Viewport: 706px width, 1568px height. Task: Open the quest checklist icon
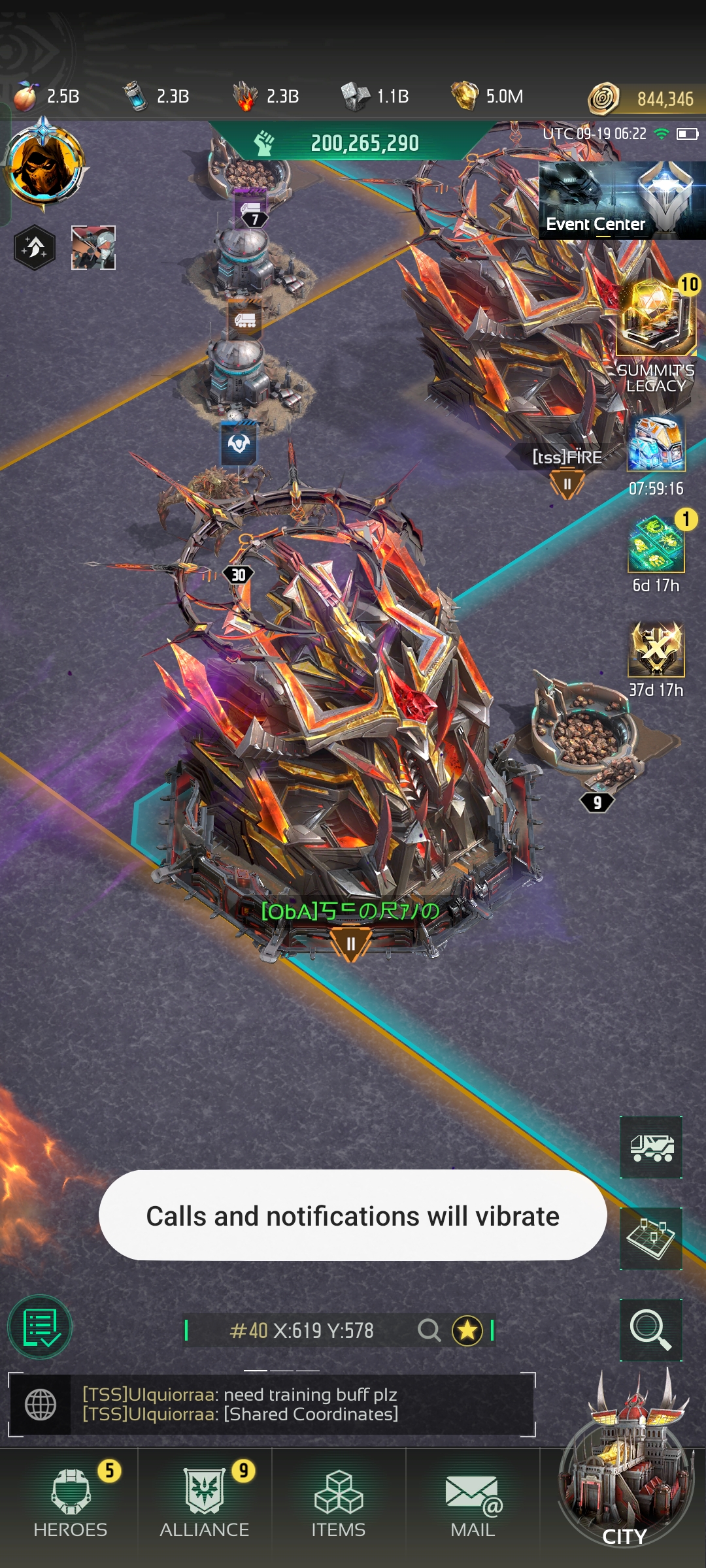41,1327
